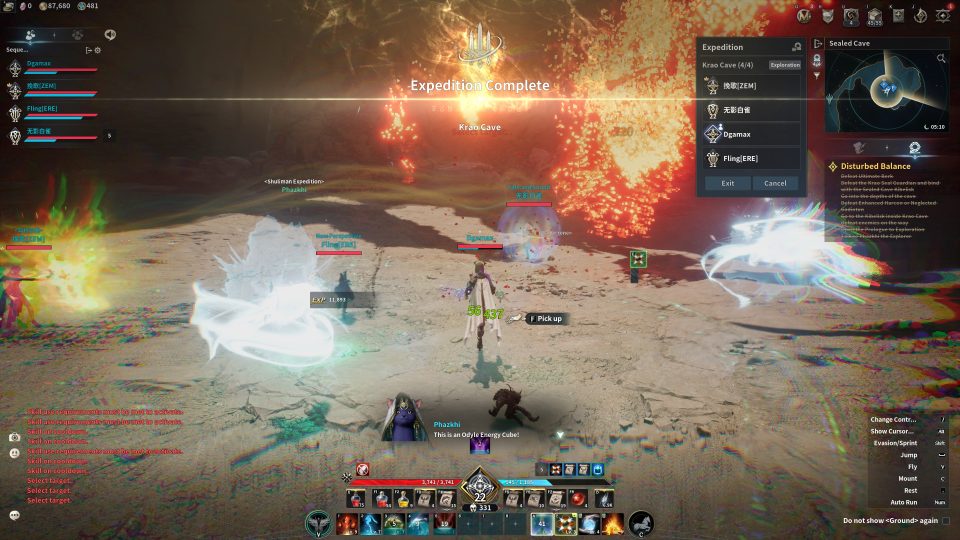Click the speaker voice chat icon
960x540 pixels.
tap(109, 34)
